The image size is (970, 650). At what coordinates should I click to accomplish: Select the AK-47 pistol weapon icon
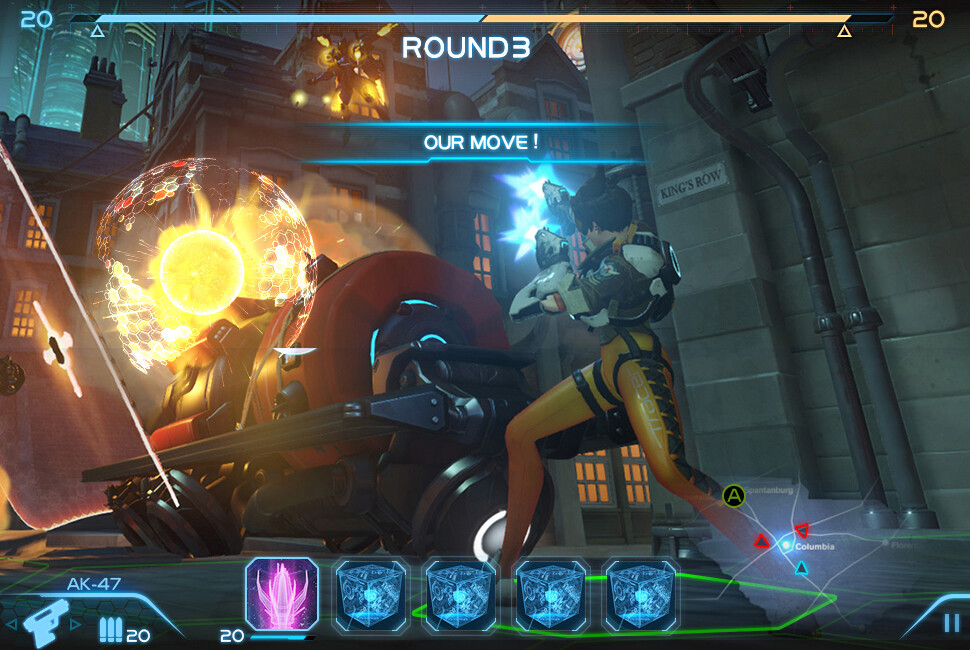(43, 624)
